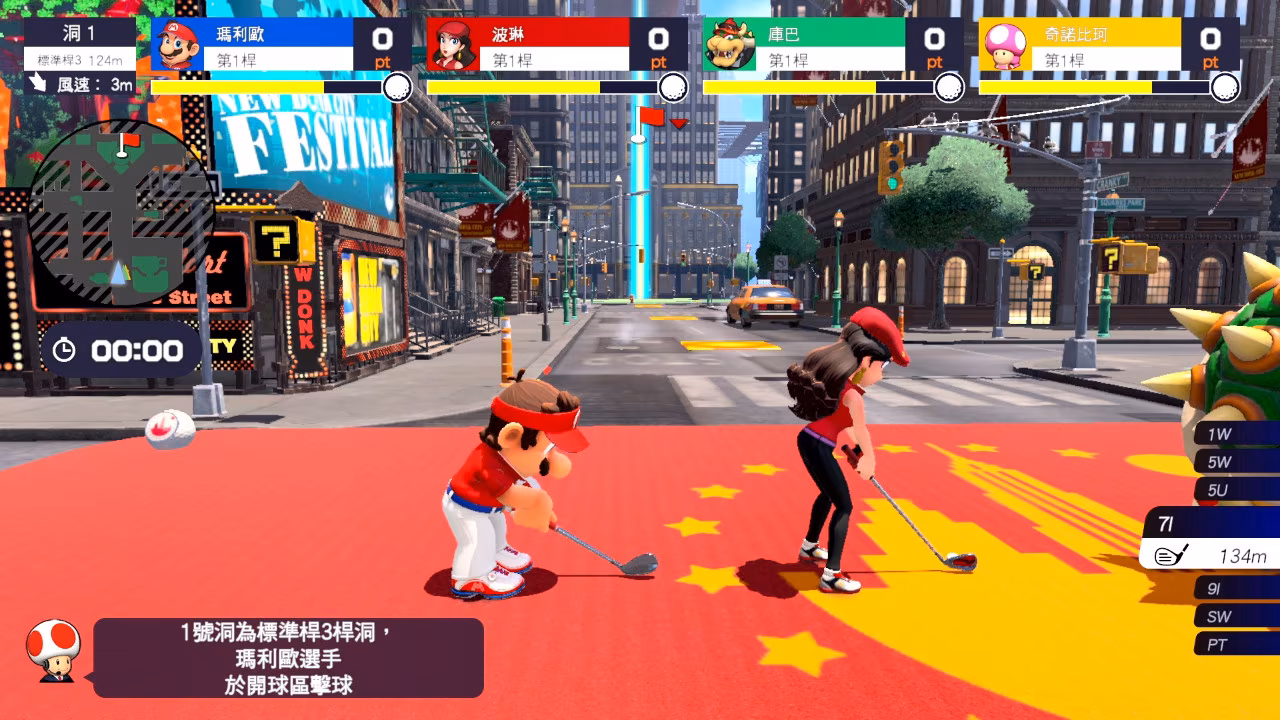Select the PT putter club
The width and height of the screenshot is (1280, 720).
coord(1237,645)
